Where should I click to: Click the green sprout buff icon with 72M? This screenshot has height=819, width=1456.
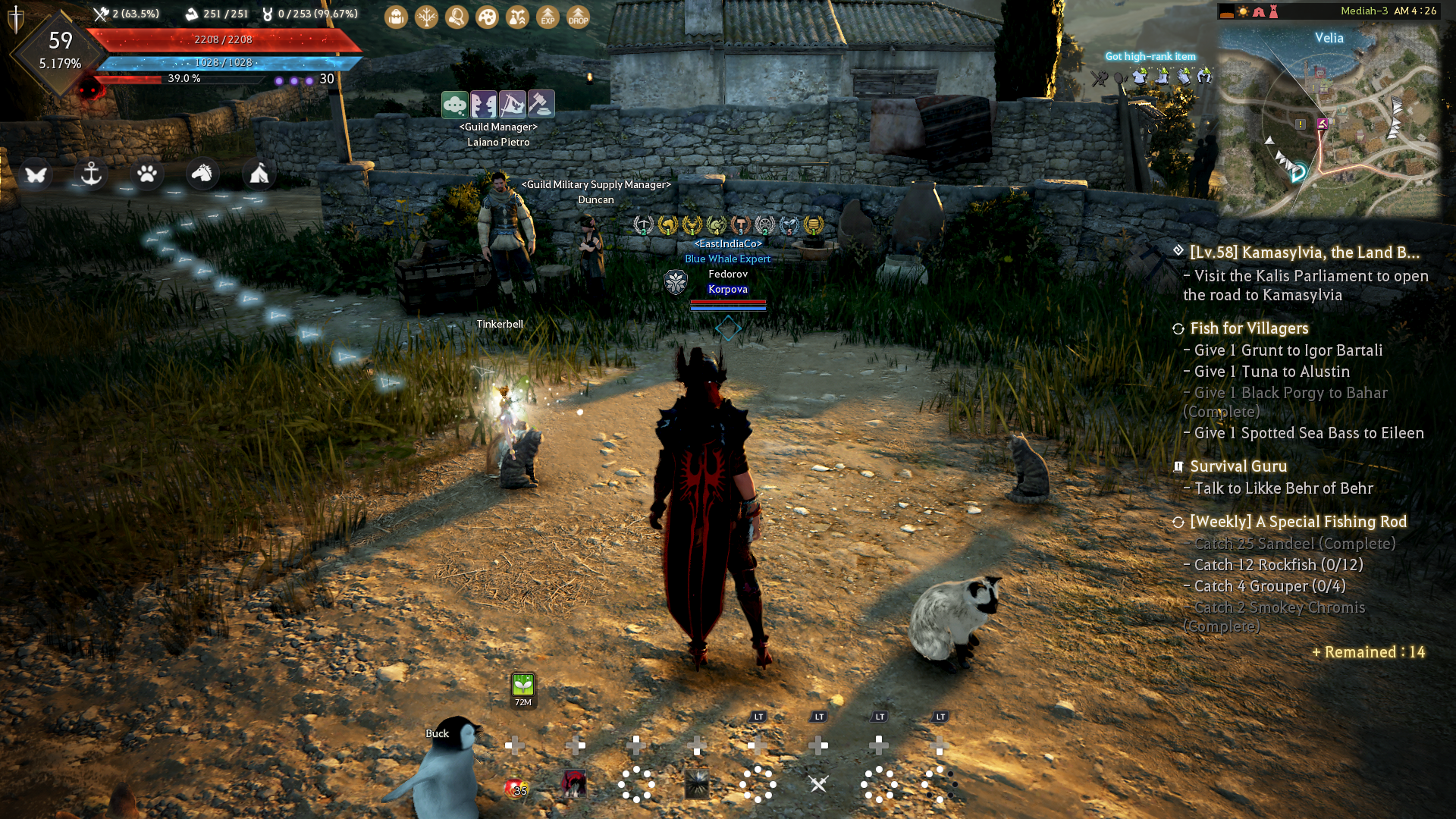523,686
